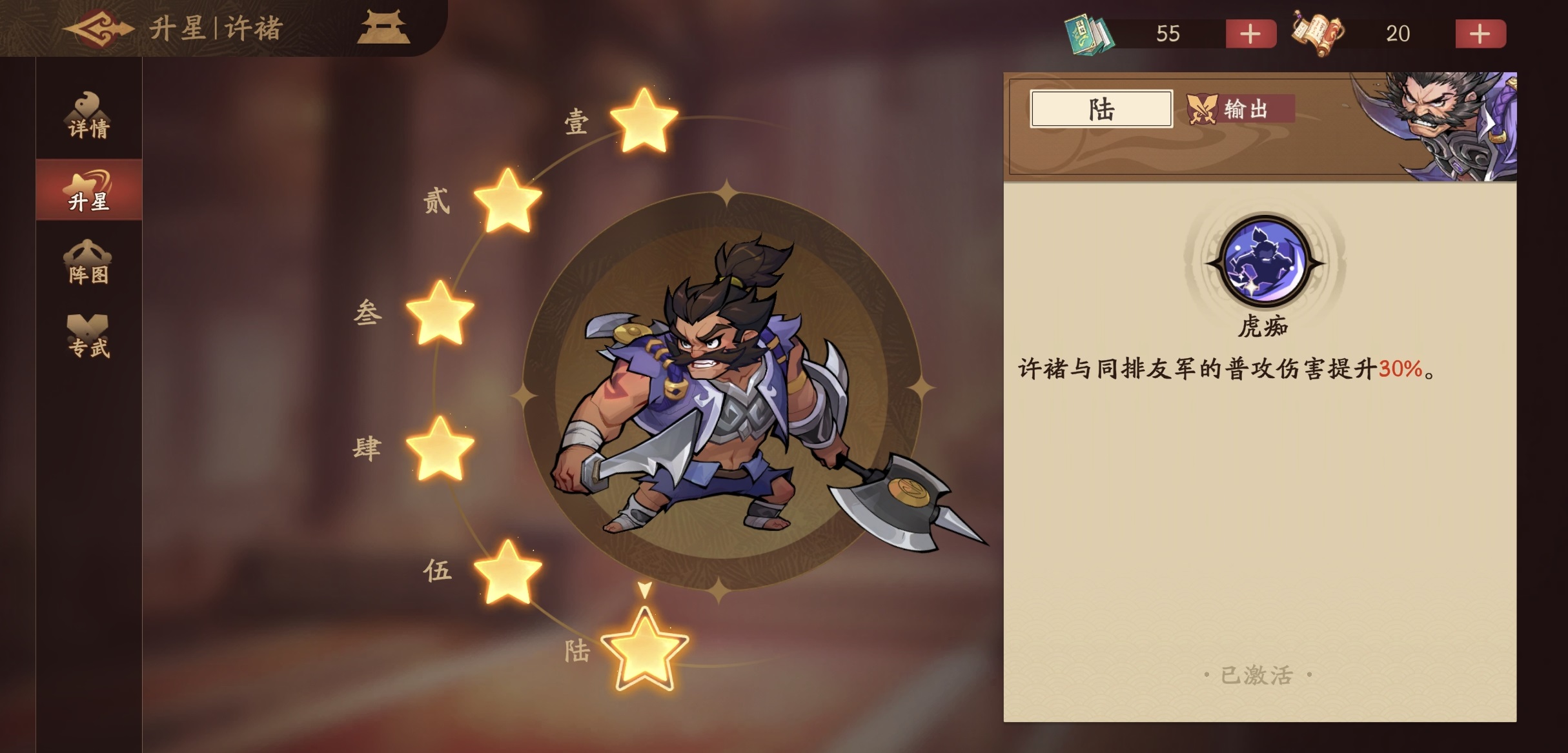Switch to the 输出 output role tab

click(1241, 109)
